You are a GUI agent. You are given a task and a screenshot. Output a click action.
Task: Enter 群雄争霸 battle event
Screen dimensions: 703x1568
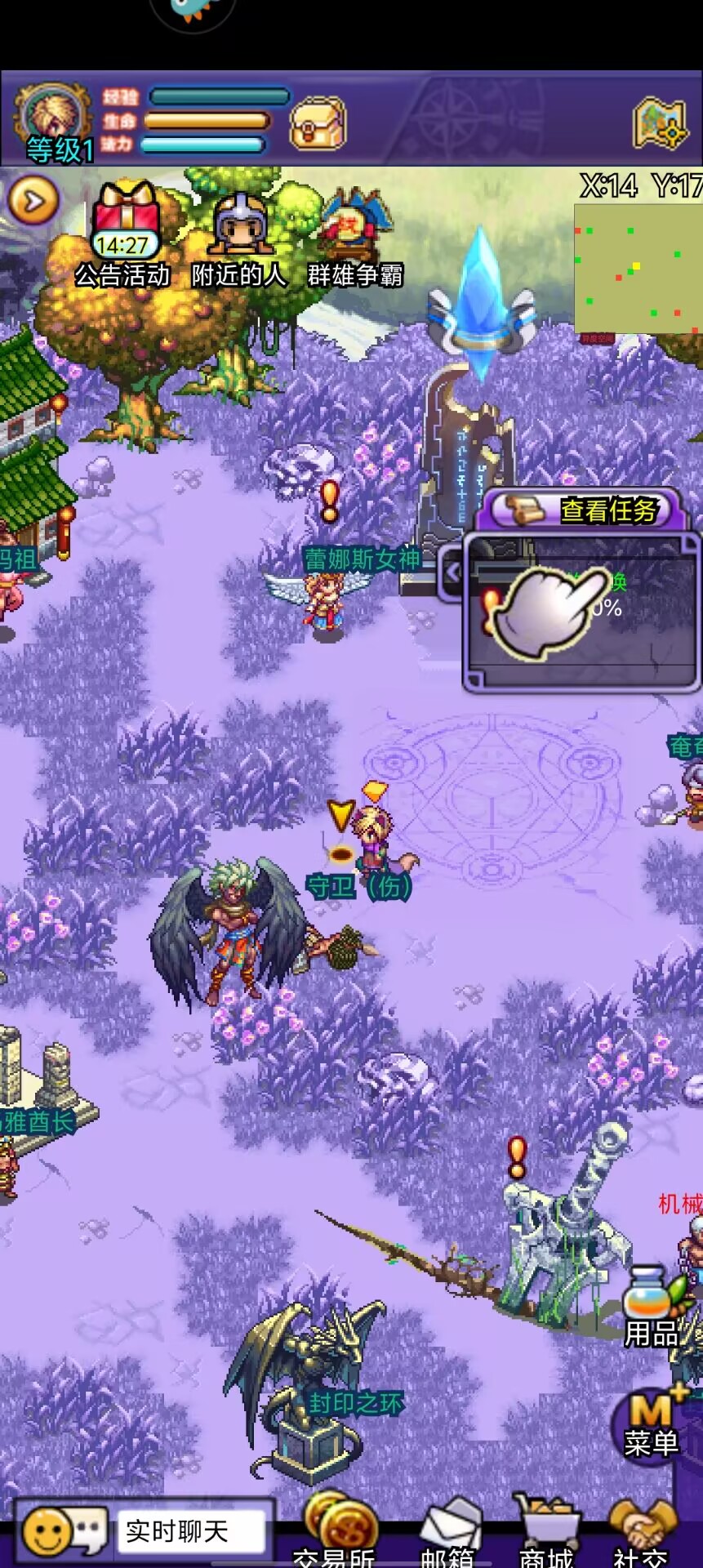coord(356,233)
